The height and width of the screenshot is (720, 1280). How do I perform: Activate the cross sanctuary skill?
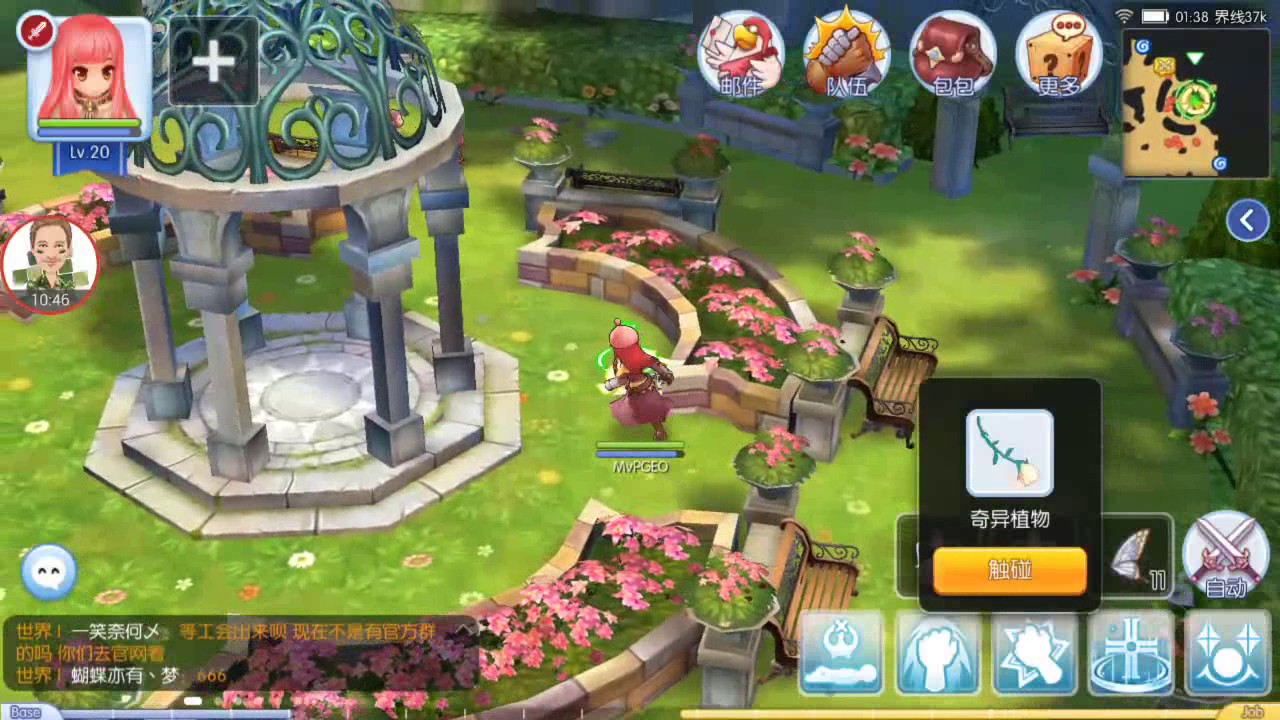[x=1131, y=653]
